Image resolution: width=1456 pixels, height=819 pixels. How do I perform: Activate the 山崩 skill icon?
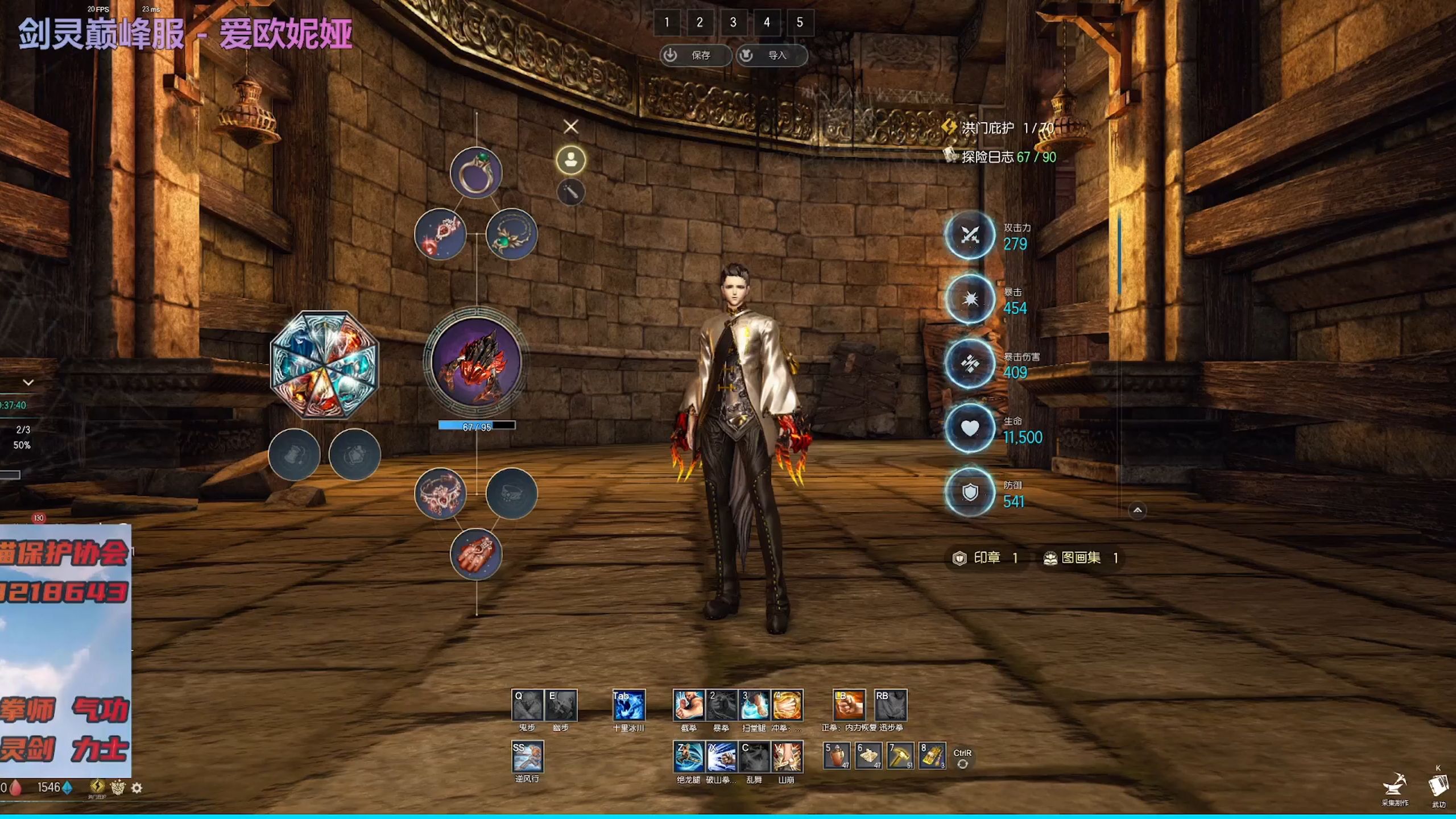coord(787,757)
